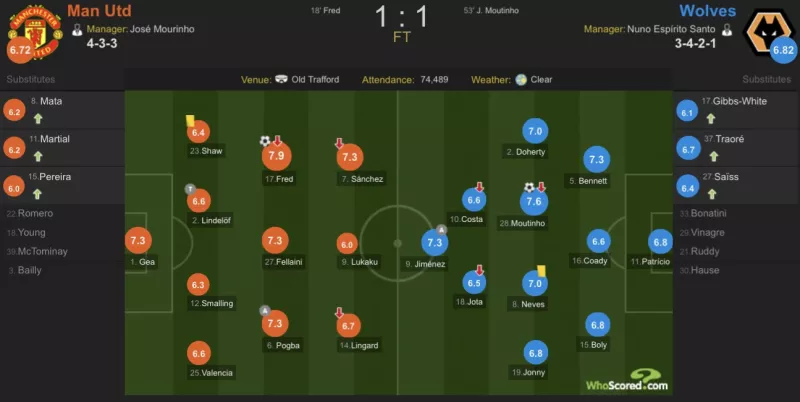Select Patrício's goalkeeper marker
Viewport: 800px width, 402px height.
pos(659,241)
